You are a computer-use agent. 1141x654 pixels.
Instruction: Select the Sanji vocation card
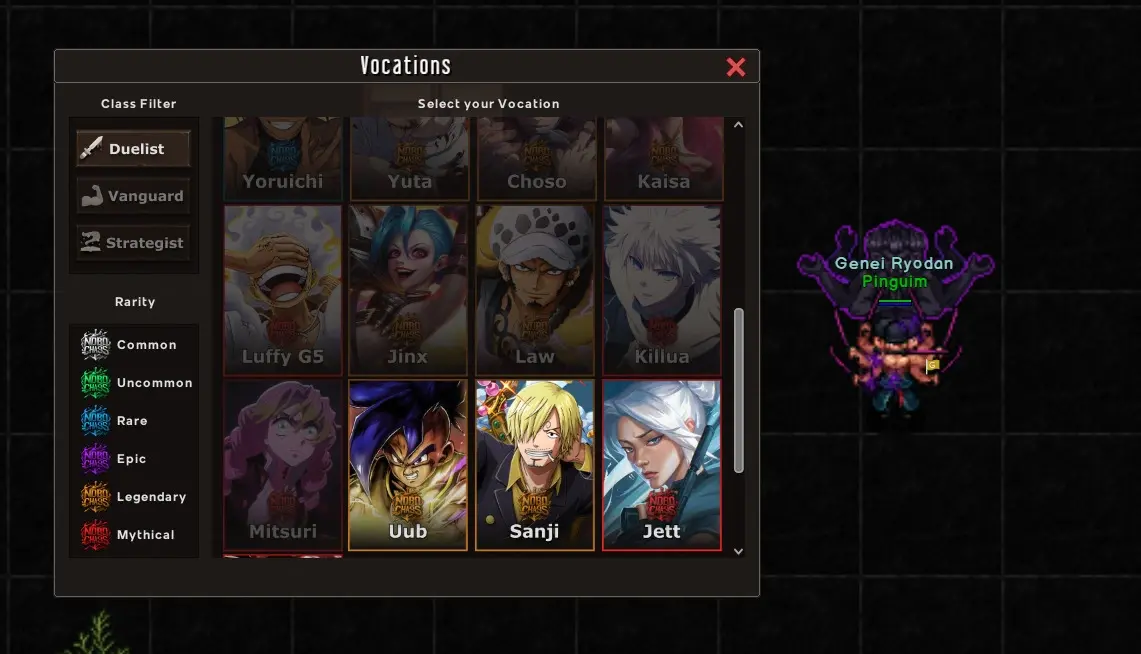coord(535,464)
